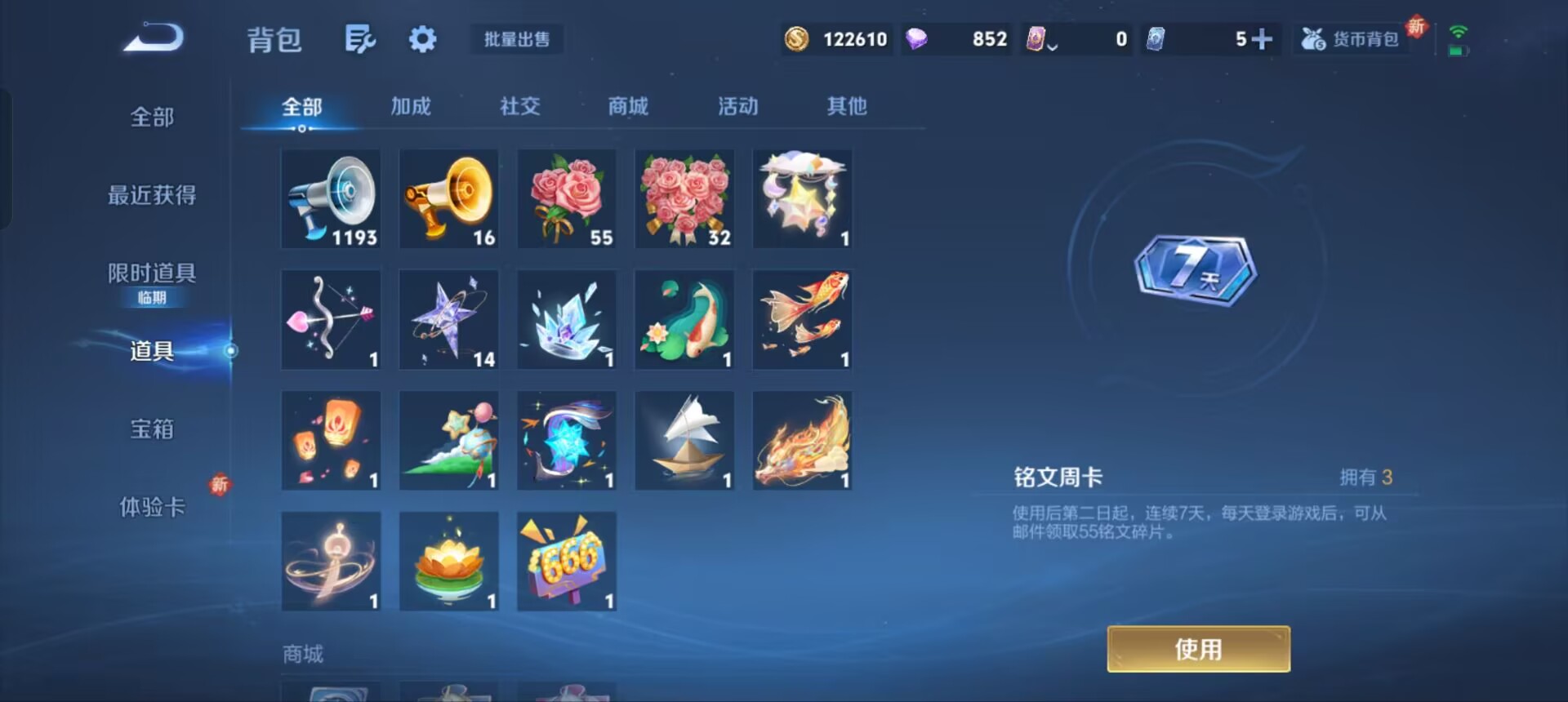Open the 最近获得 category
This screenshot has width=1568, height=702.
(150, 196)
